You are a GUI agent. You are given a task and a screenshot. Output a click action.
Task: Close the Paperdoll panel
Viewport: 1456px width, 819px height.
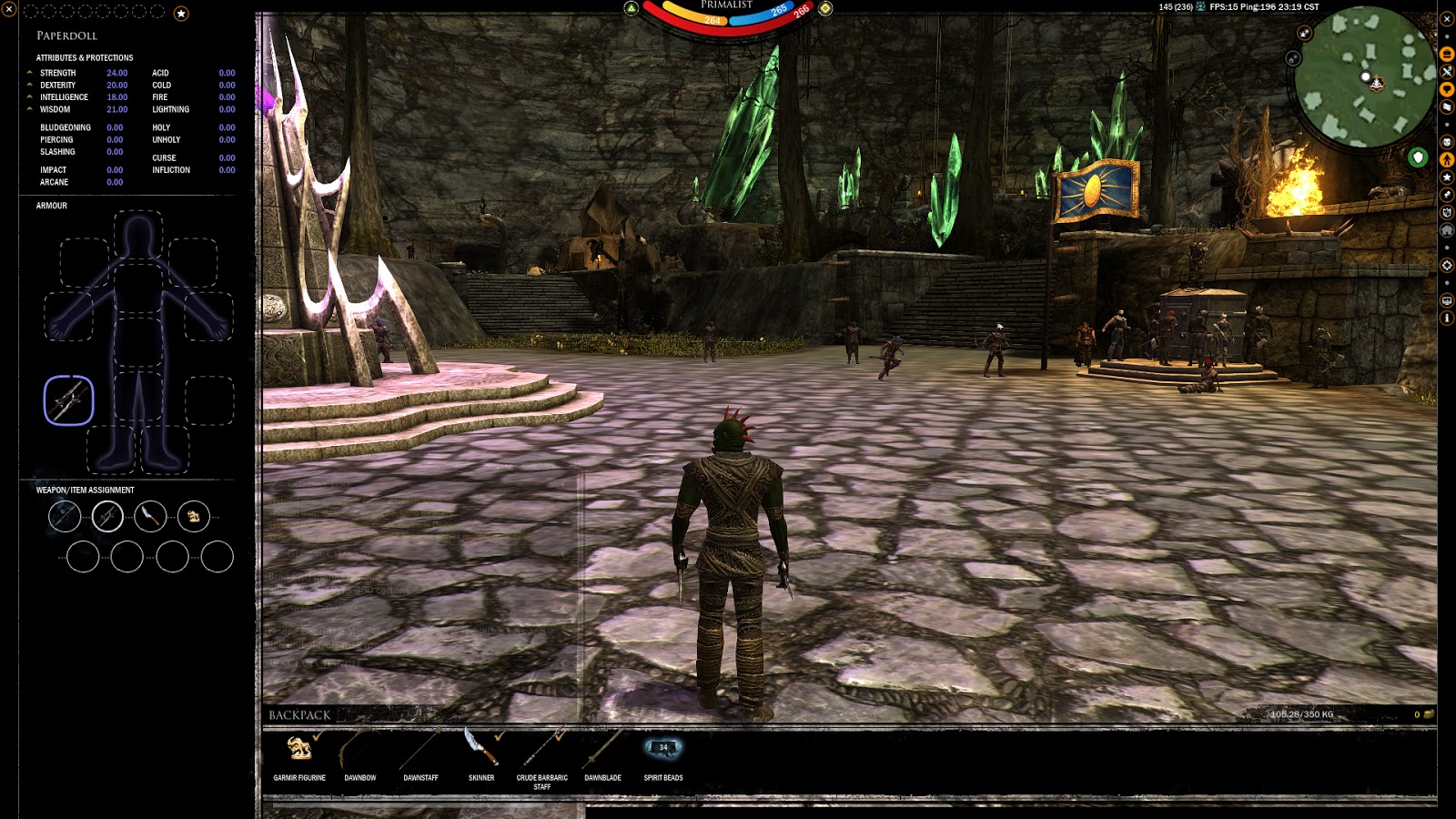coord(9,10)
